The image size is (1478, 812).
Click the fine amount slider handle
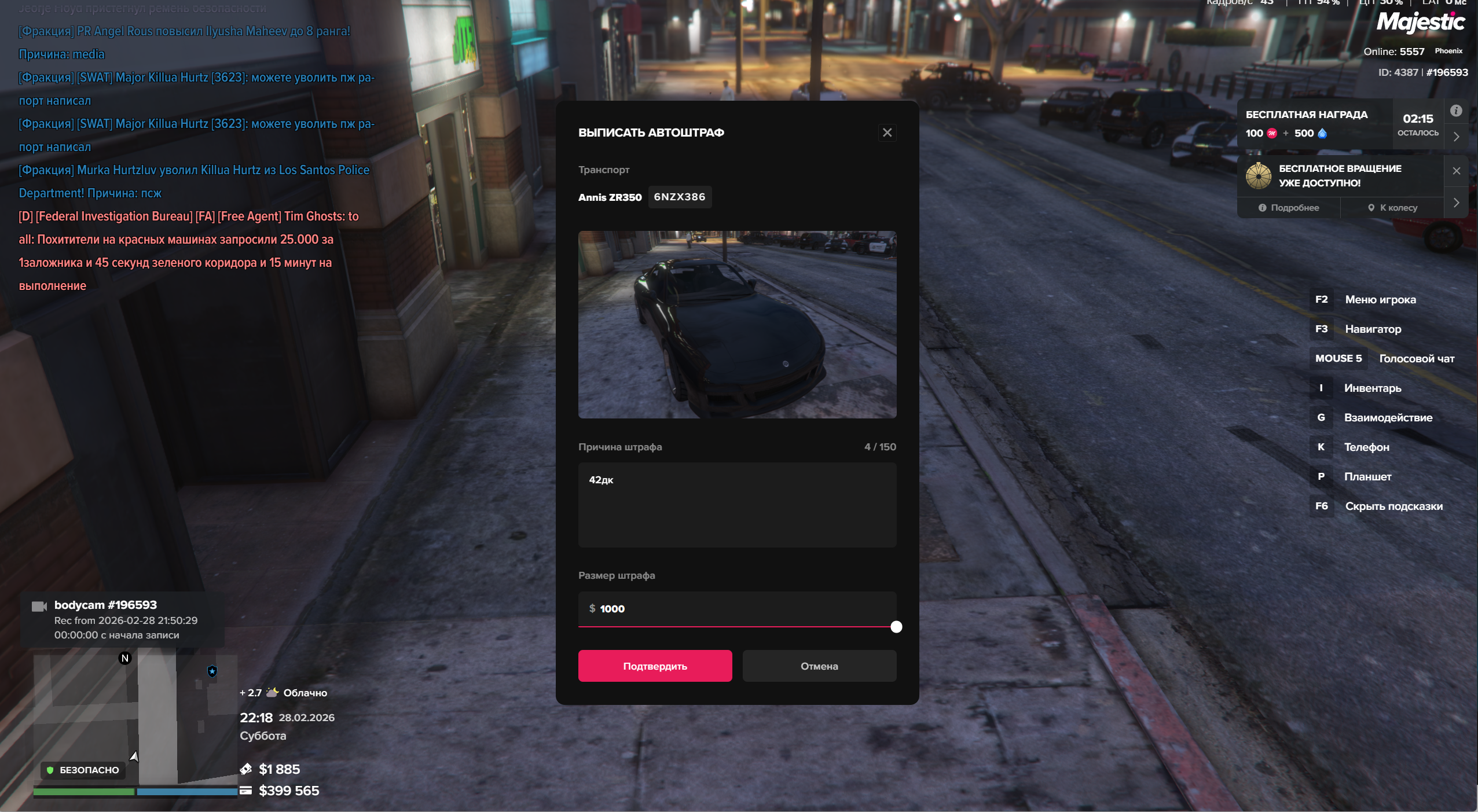(896, 627)
